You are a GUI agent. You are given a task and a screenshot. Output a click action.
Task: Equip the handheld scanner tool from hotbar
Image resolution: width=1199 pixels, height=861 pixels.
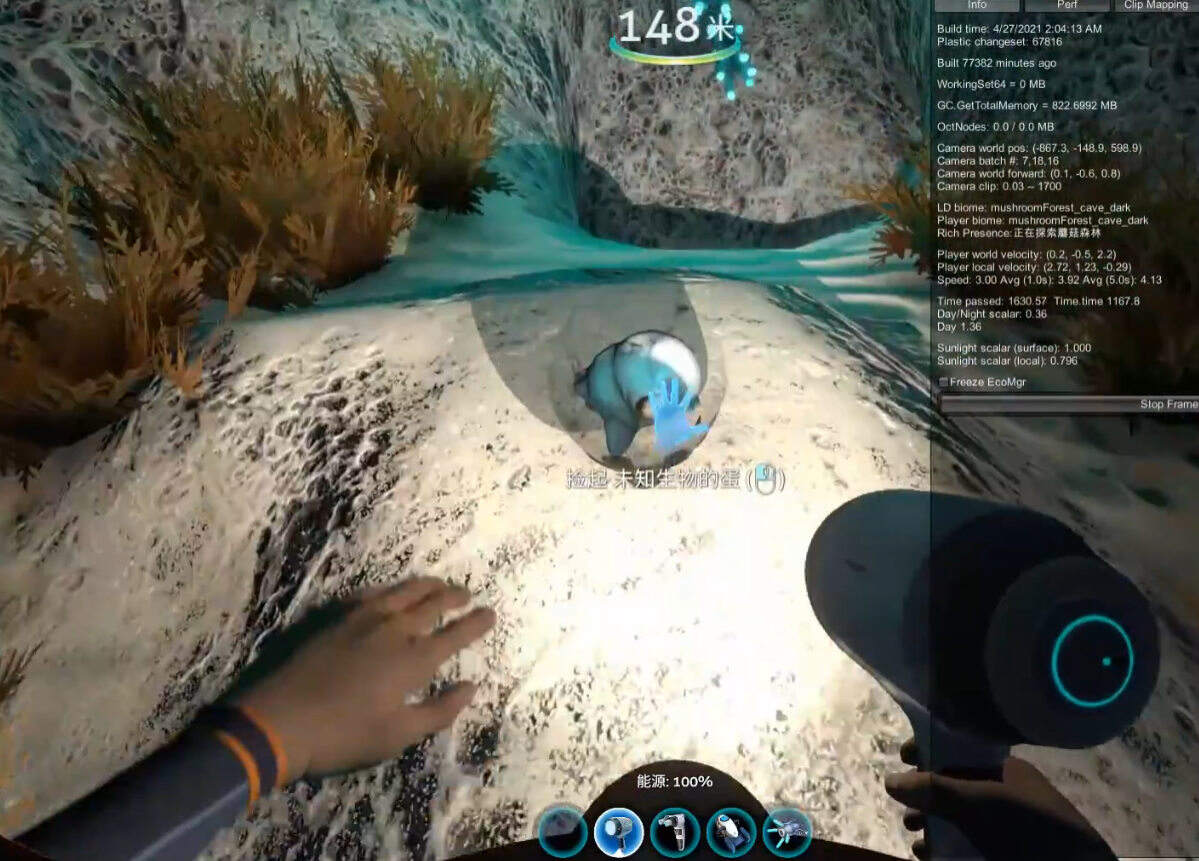pyautogui.click(x=675, y=831)
